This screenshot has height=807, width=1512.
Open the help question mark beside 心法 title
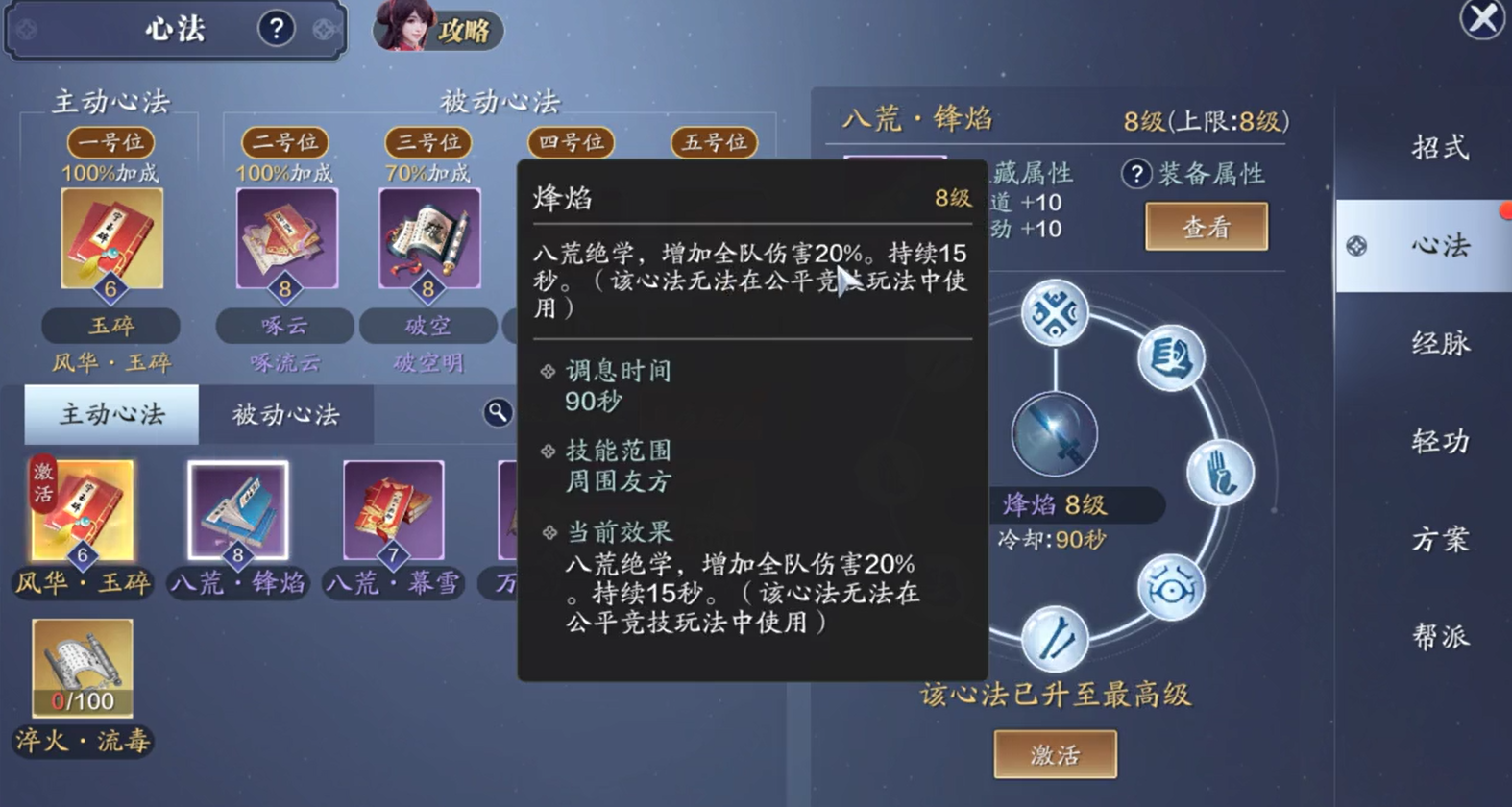277,28
